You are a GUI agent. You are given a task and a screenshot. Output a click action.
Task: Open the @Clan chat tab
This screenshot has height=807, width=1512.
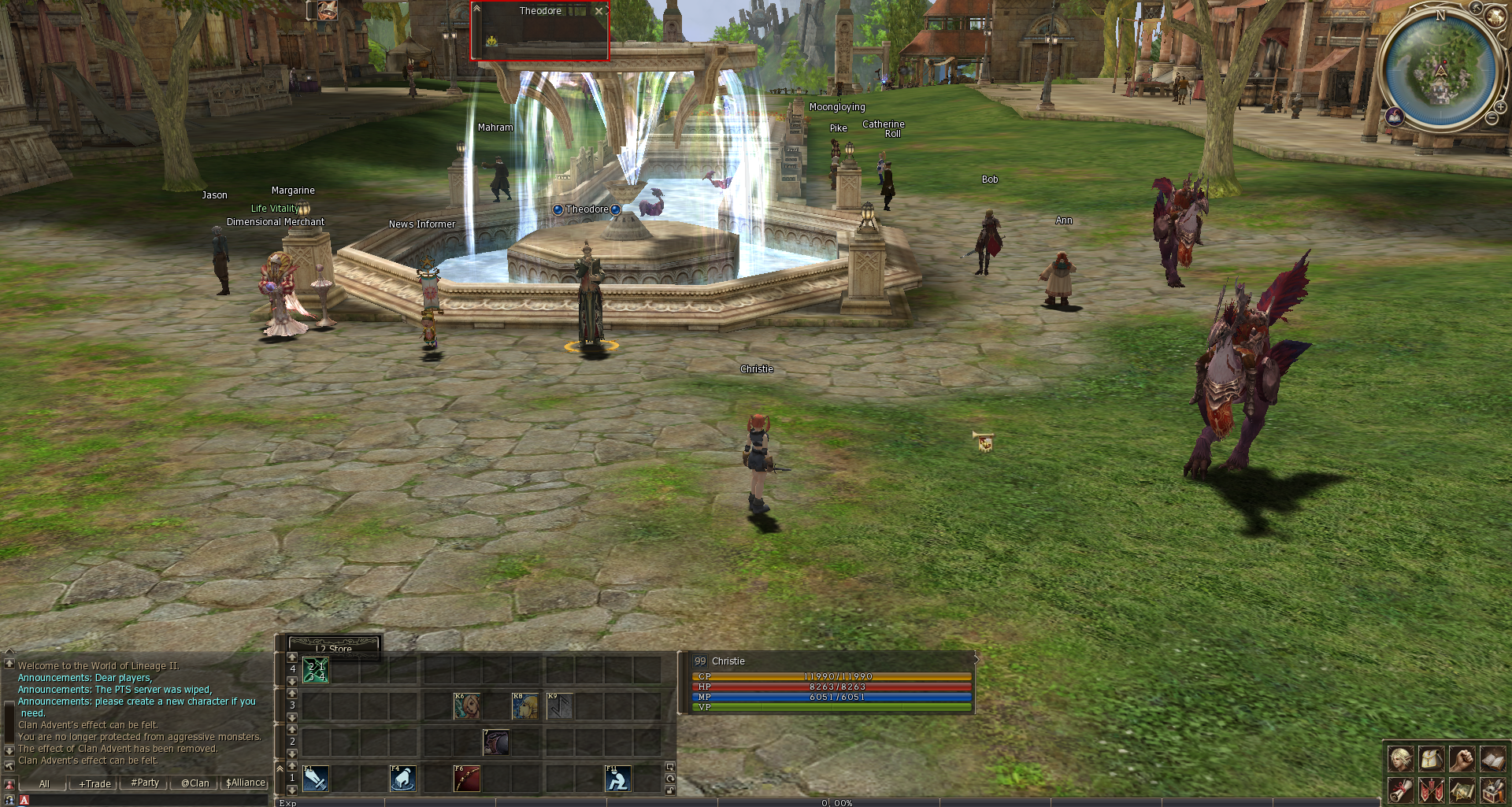click(195, 783)
